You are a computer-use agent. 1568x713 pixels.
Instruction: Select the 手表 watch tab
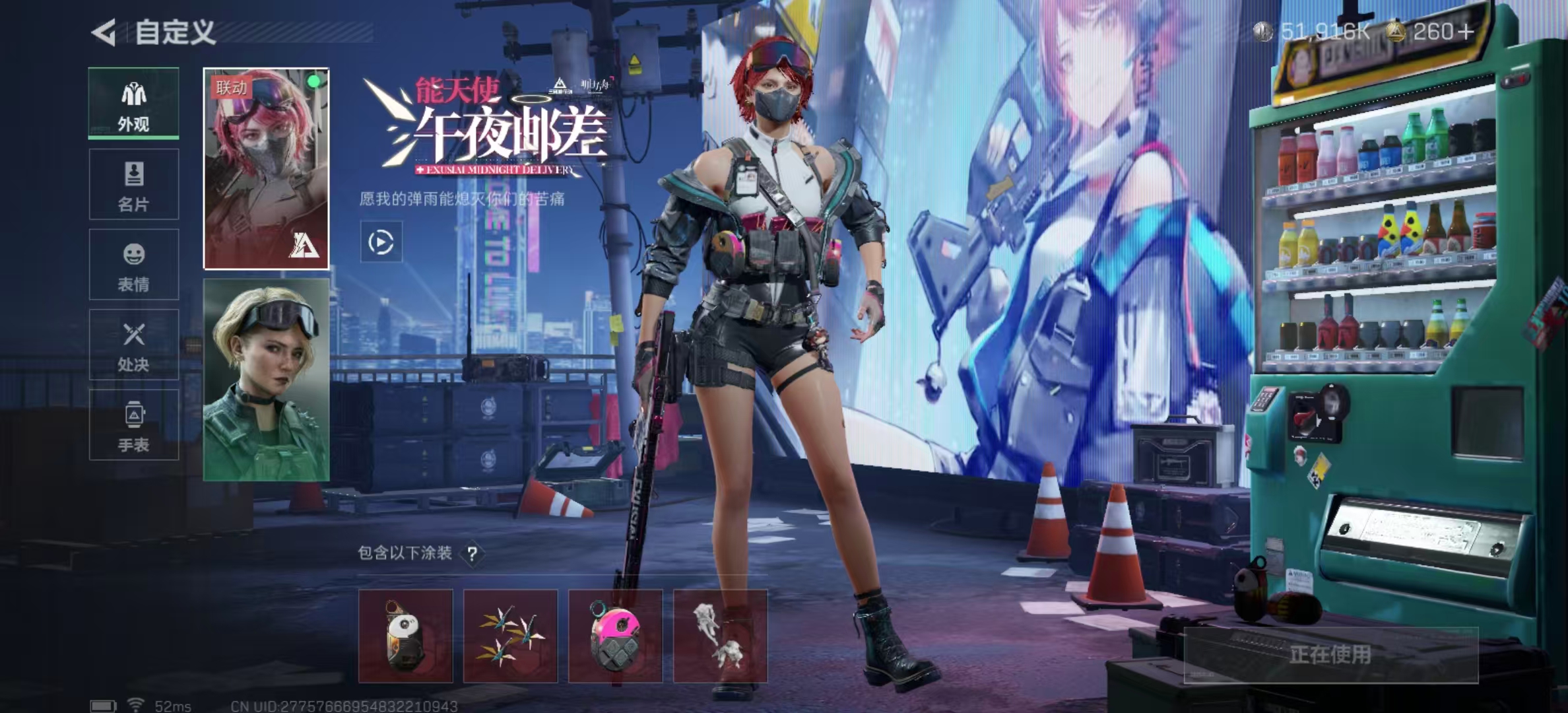pos(133,424)
